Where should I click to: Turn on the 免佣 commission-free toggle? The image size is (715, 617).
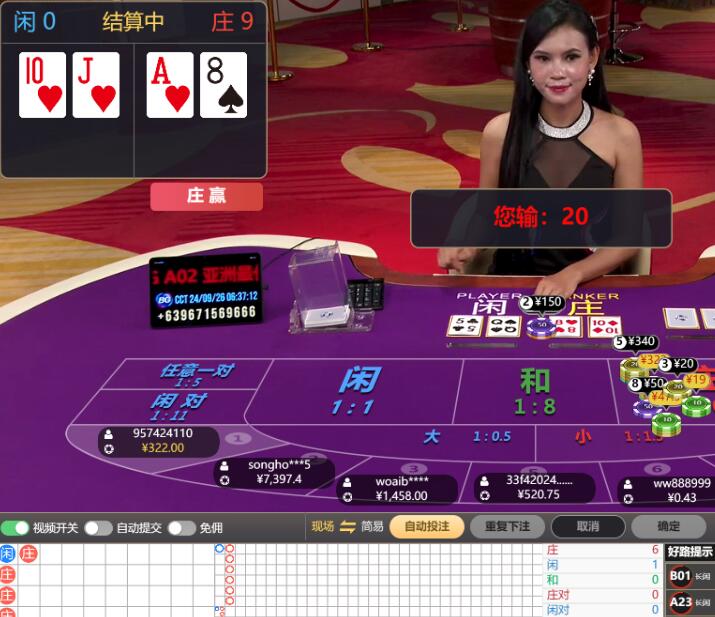181,527
